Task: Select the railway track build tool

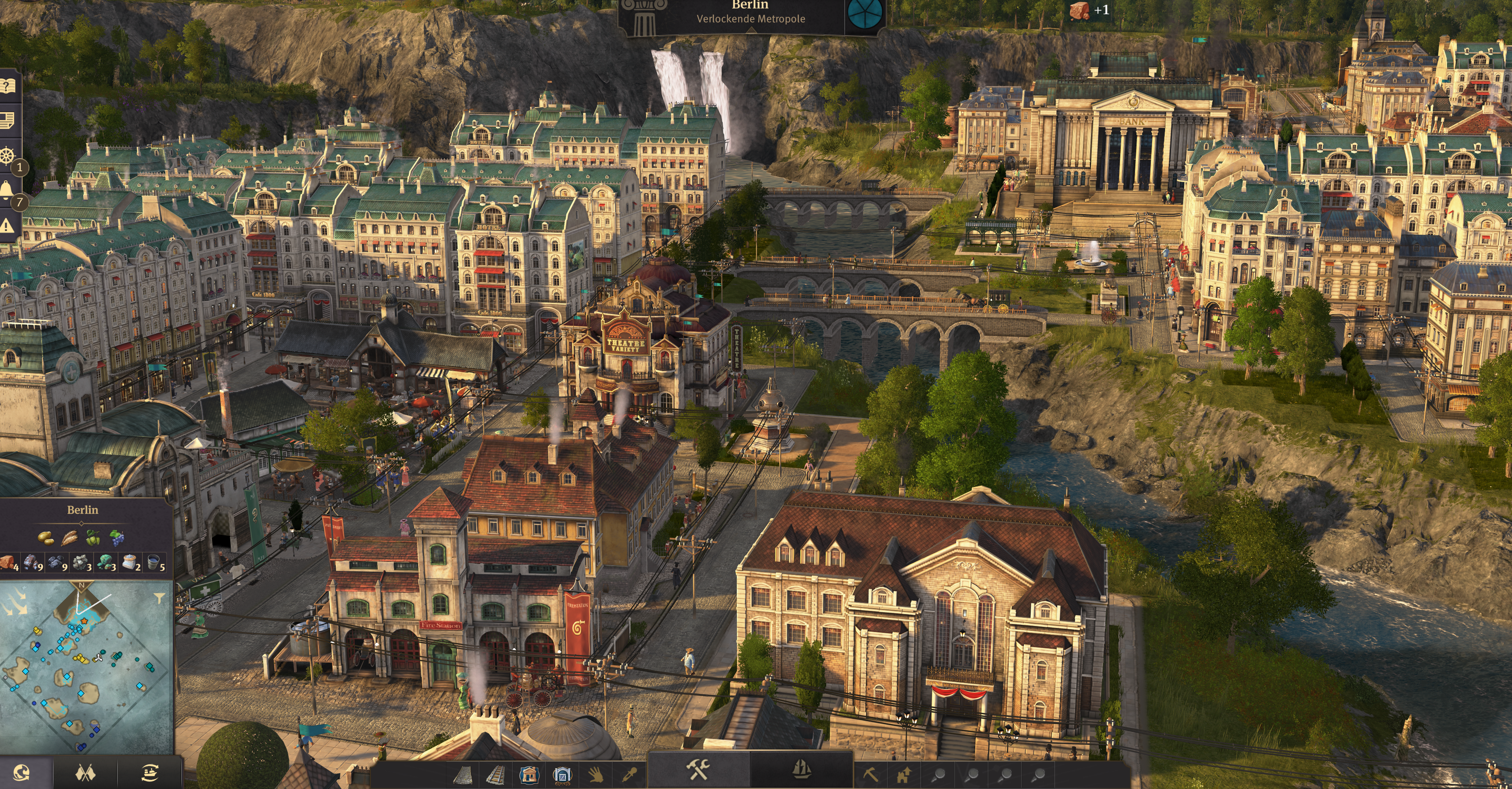Action: [496, 774]
